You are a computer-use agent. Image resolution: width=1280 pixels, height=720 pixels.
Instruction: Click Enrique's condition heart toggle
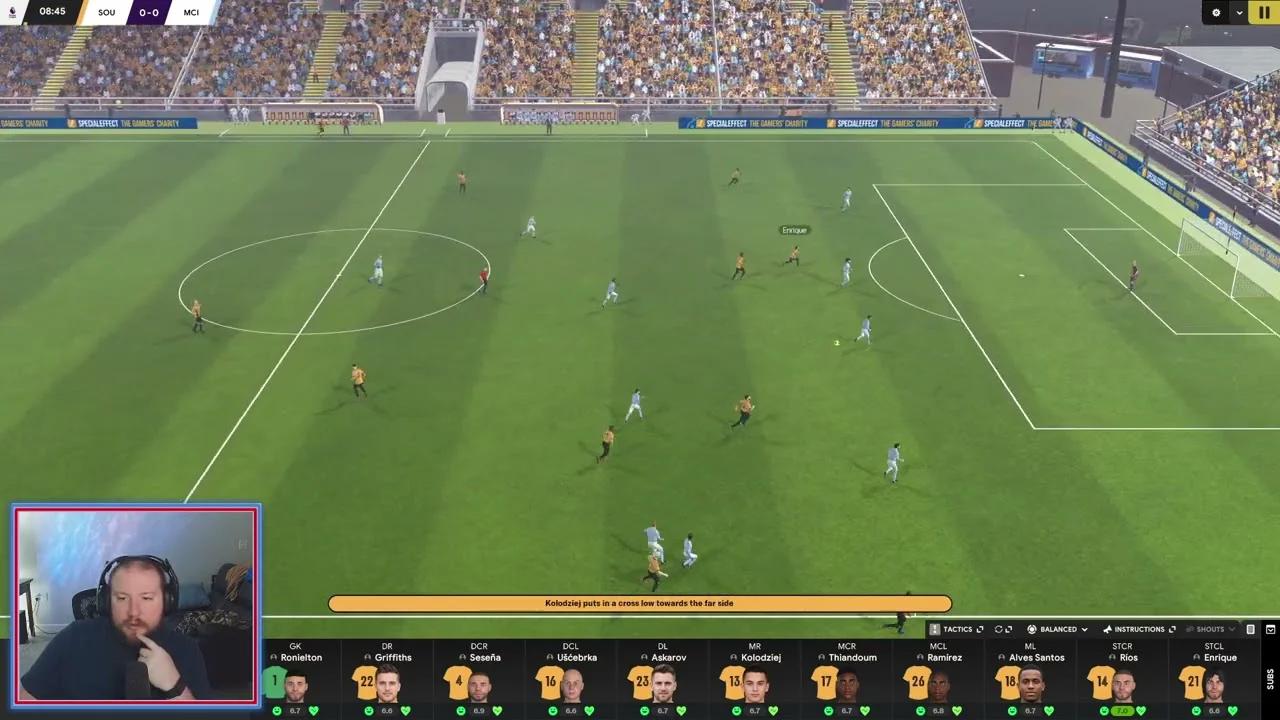pyautogui.click(x=1233, y=710)
